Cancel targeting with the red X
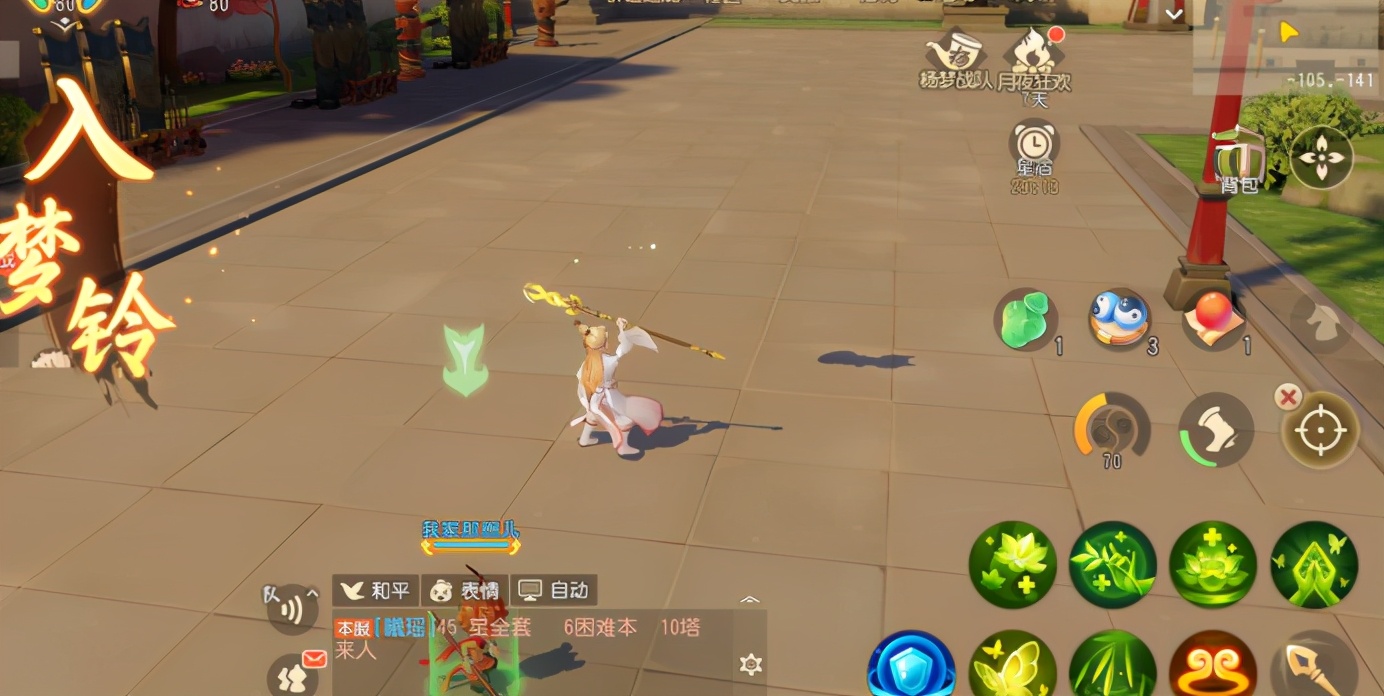This screenshot has height=696, width=1384. coord(1287,397)
